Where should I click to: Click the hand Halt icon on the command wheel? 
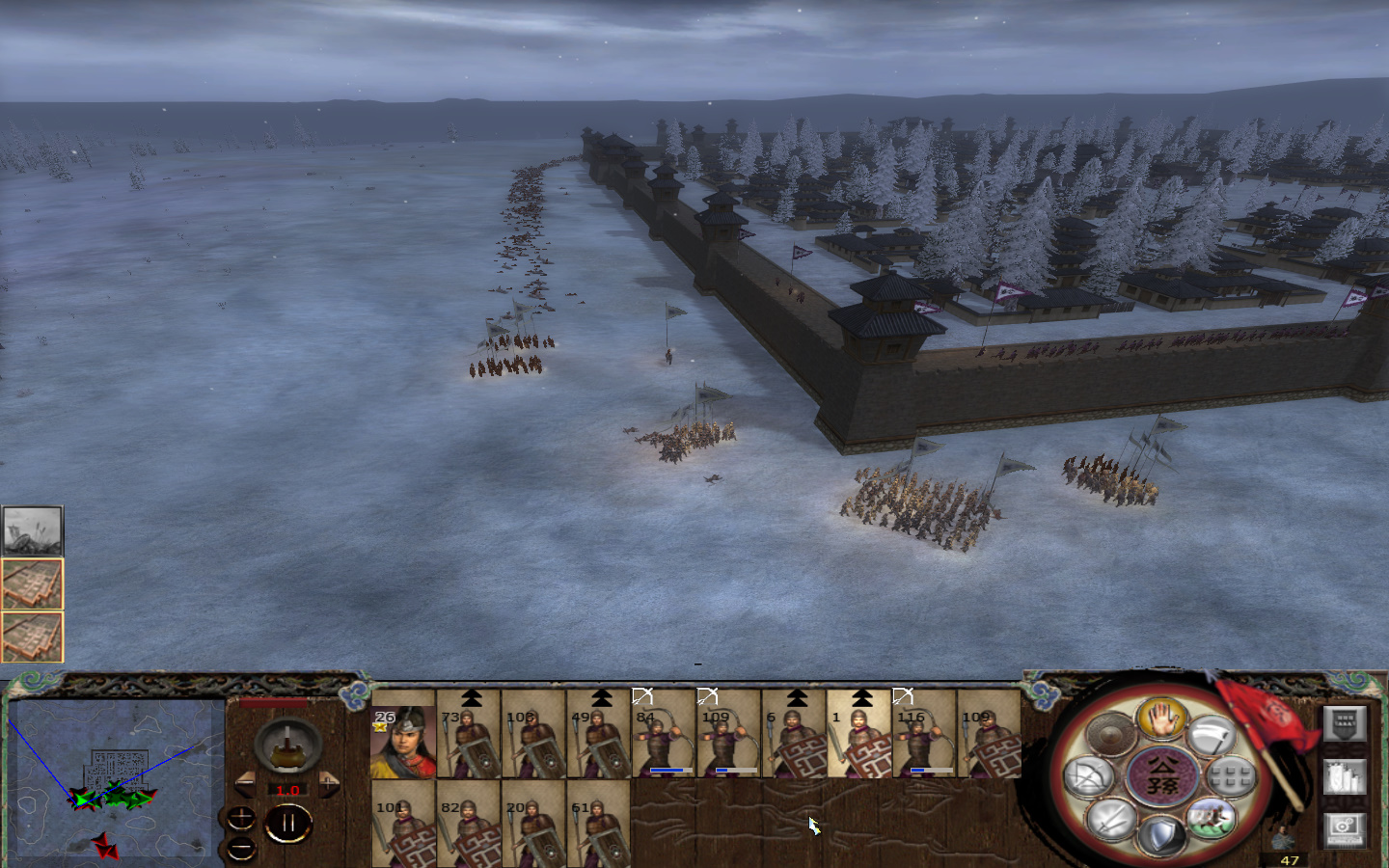click(x=1161, y=721)
